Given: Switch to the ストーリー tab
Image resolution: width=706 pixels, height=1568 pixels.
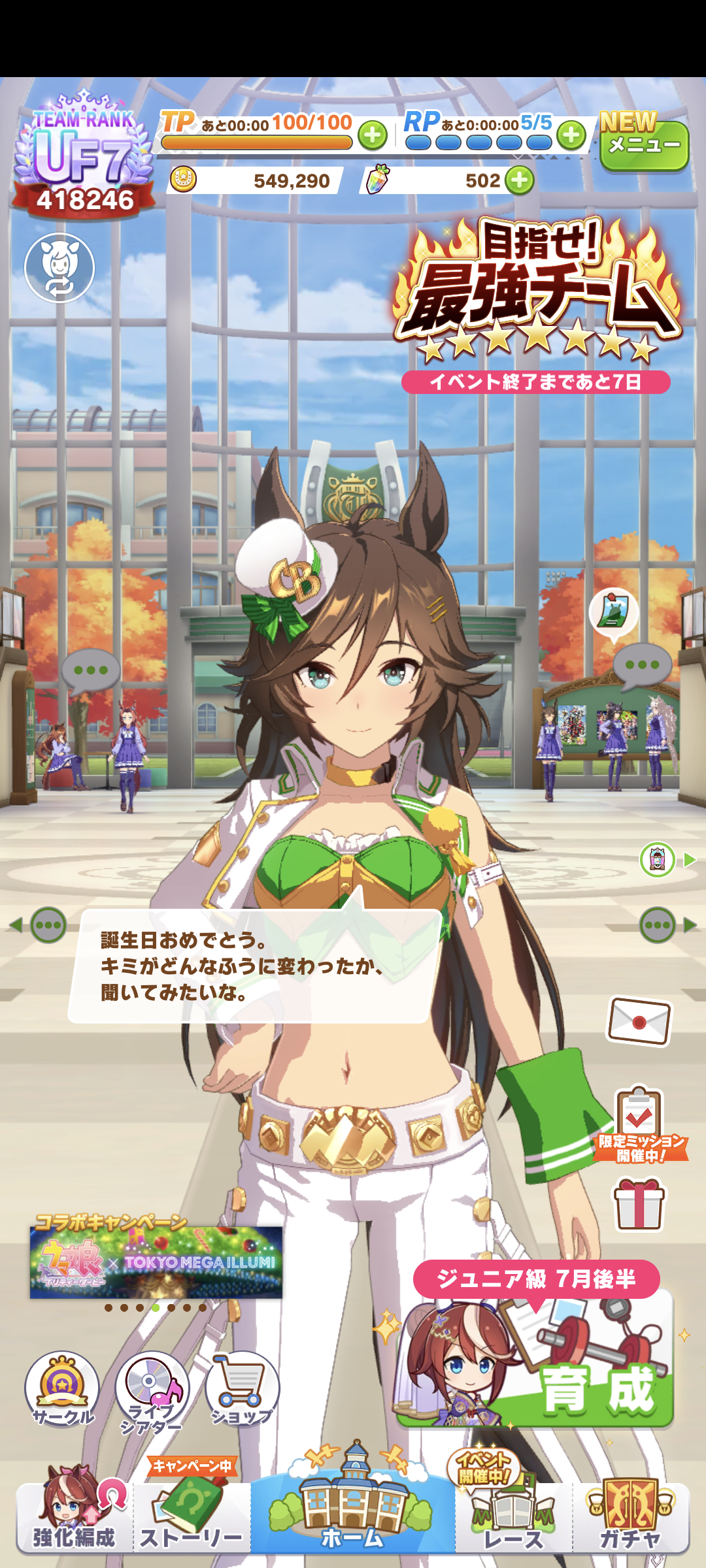Looking at the screenshot, I should 192,1517.
